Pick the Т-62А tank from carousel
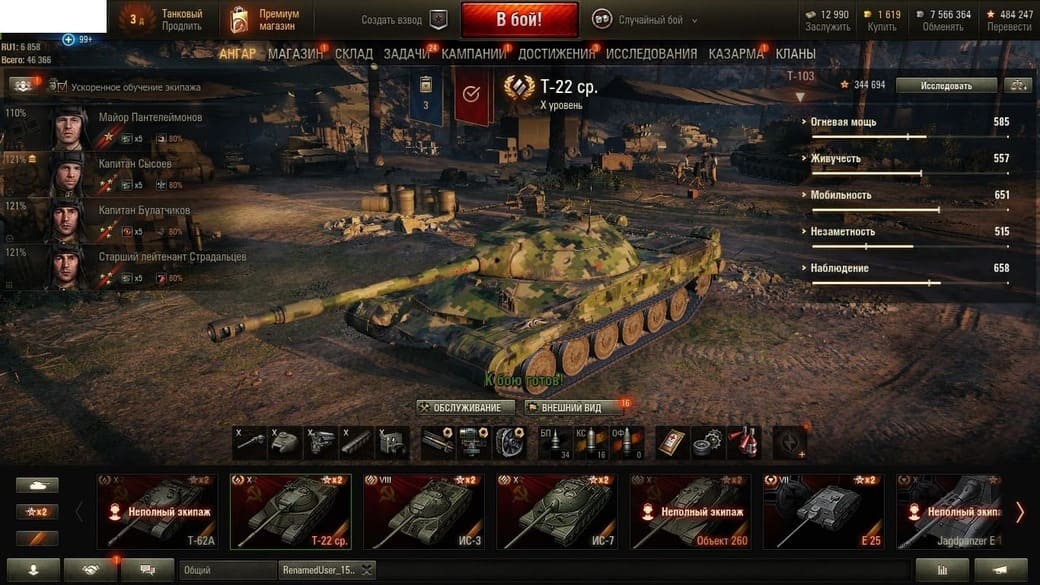The width and height of the screenshot is (1040, 585). pos(156,512)
